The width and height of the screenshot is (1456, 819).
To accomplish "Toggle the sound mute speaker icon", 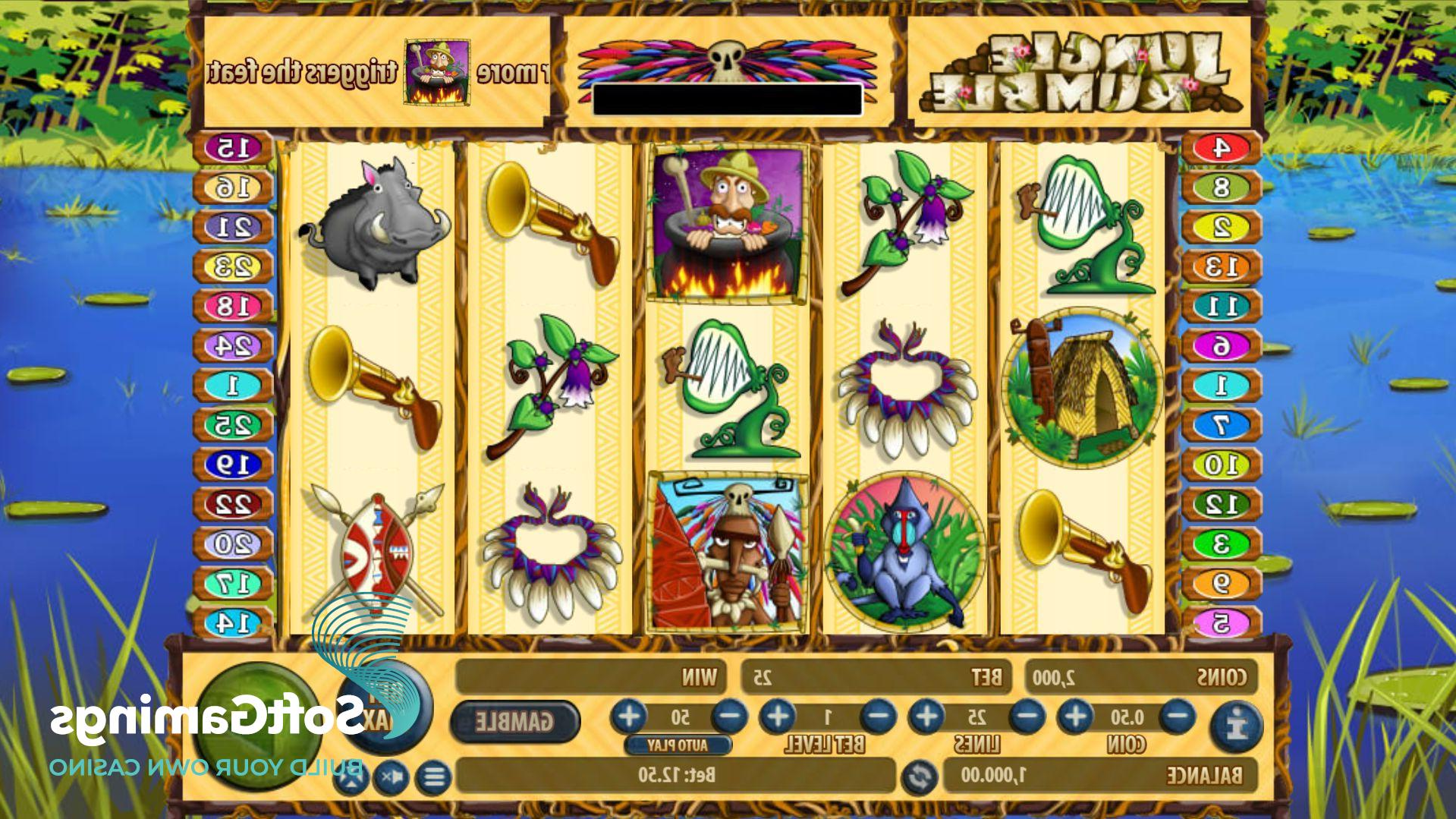I will coord(392,777).
